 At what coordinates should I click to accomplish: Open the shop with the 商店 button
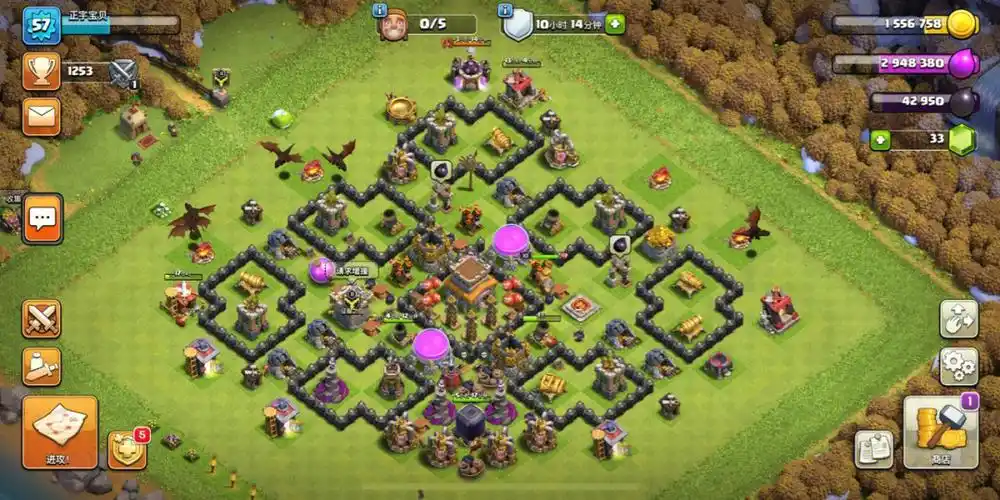pyautogui.click(x=940, y=432)
